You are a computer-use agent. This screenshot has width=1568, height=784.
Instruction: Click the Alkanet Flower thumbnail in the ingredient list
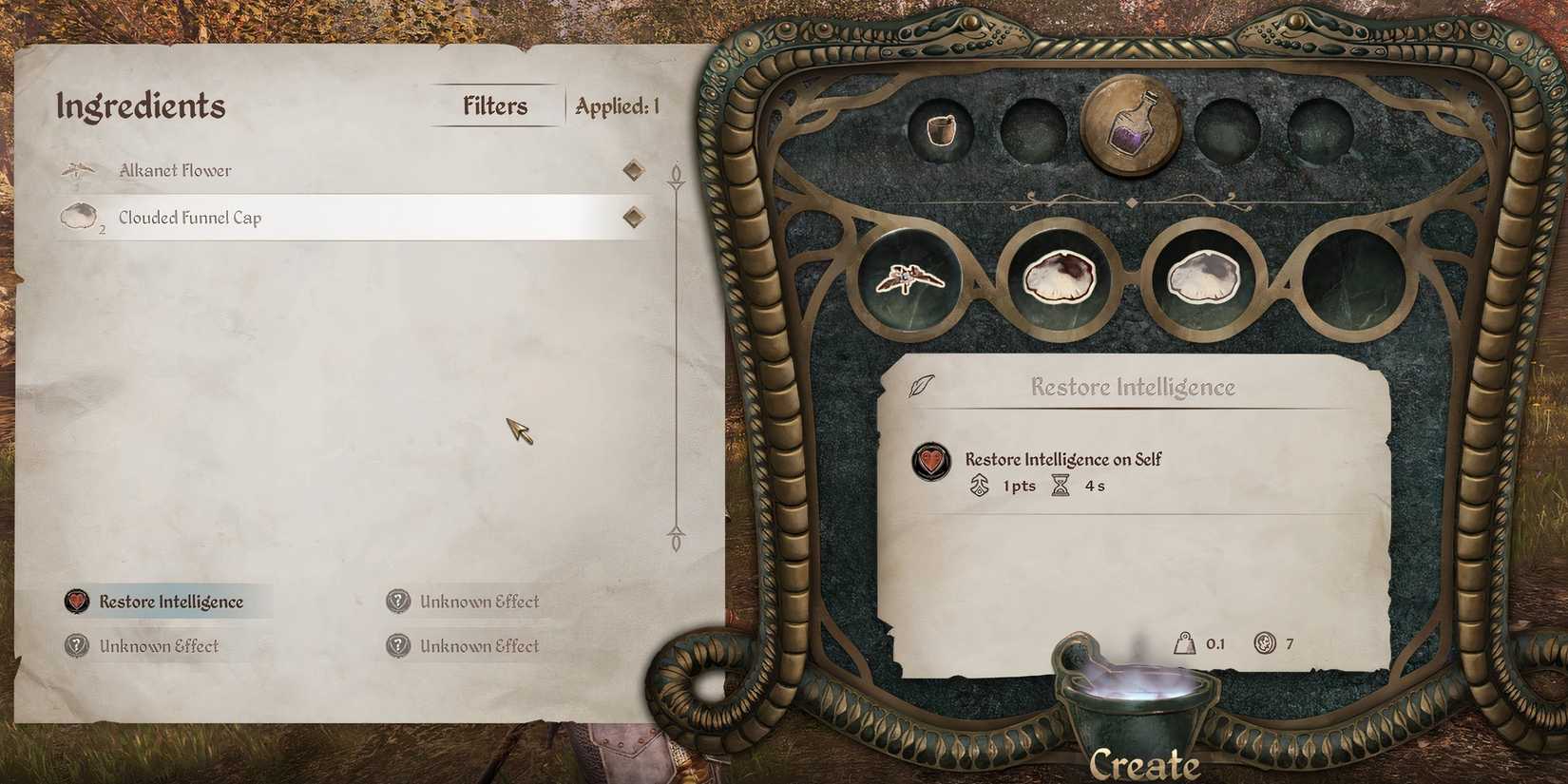pos(78,169)
